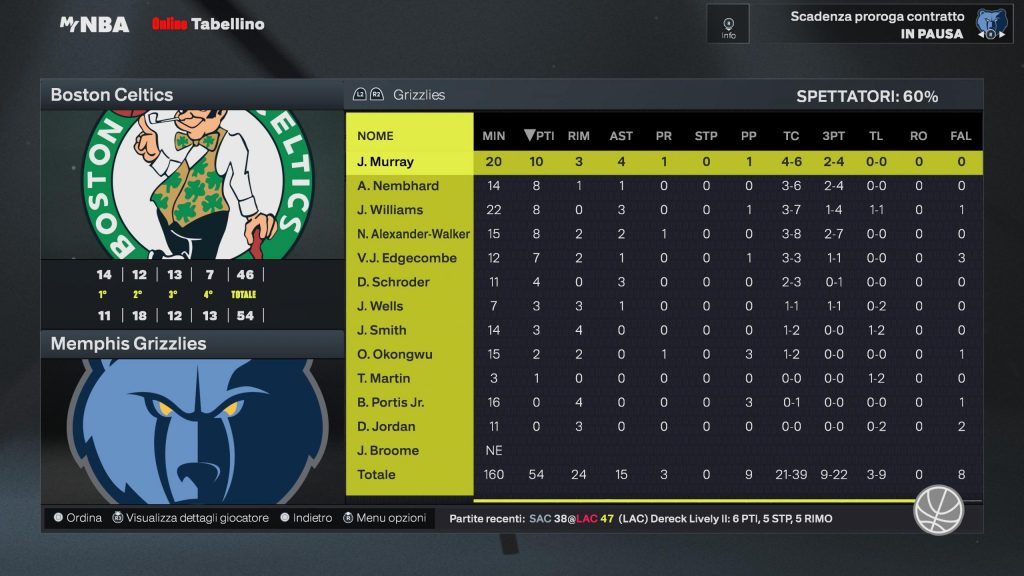Select J. Williams in the player list
Viewport: 1024px width, 576px height.
(x=410, y=210)
